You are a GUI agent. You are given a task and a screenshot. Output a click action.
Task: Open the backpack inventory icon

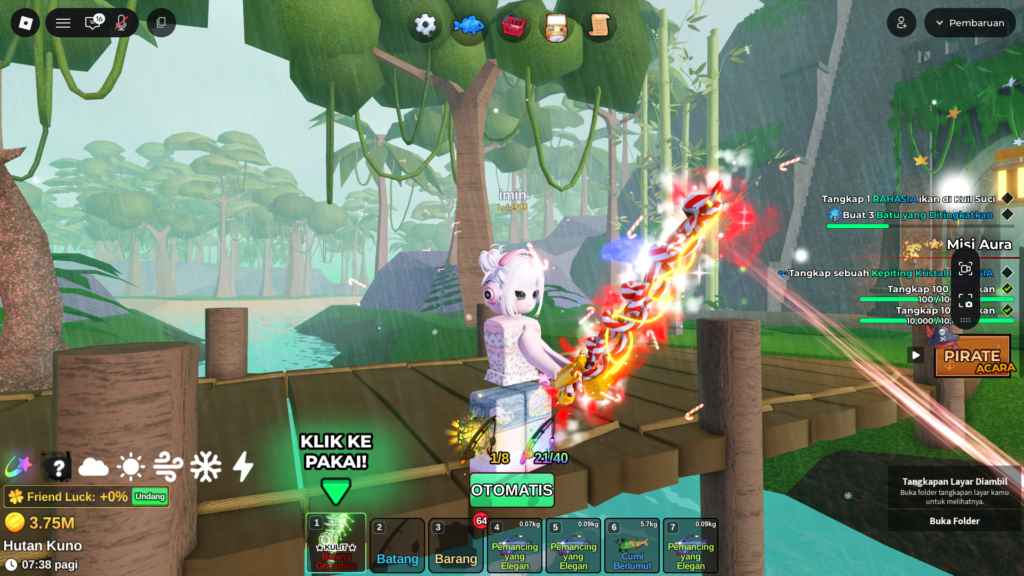click(556, 25)
